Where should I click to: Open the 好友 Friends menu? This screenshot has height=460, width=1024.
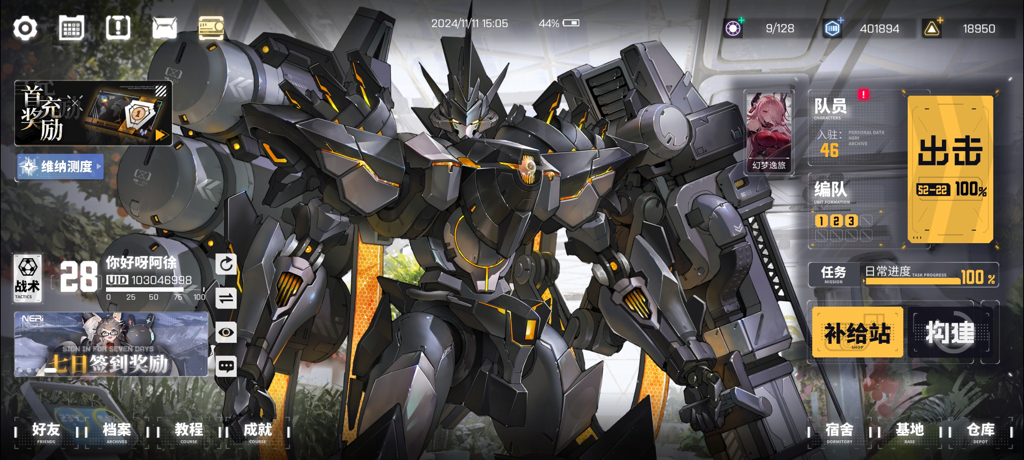click(x=46, y=431)
